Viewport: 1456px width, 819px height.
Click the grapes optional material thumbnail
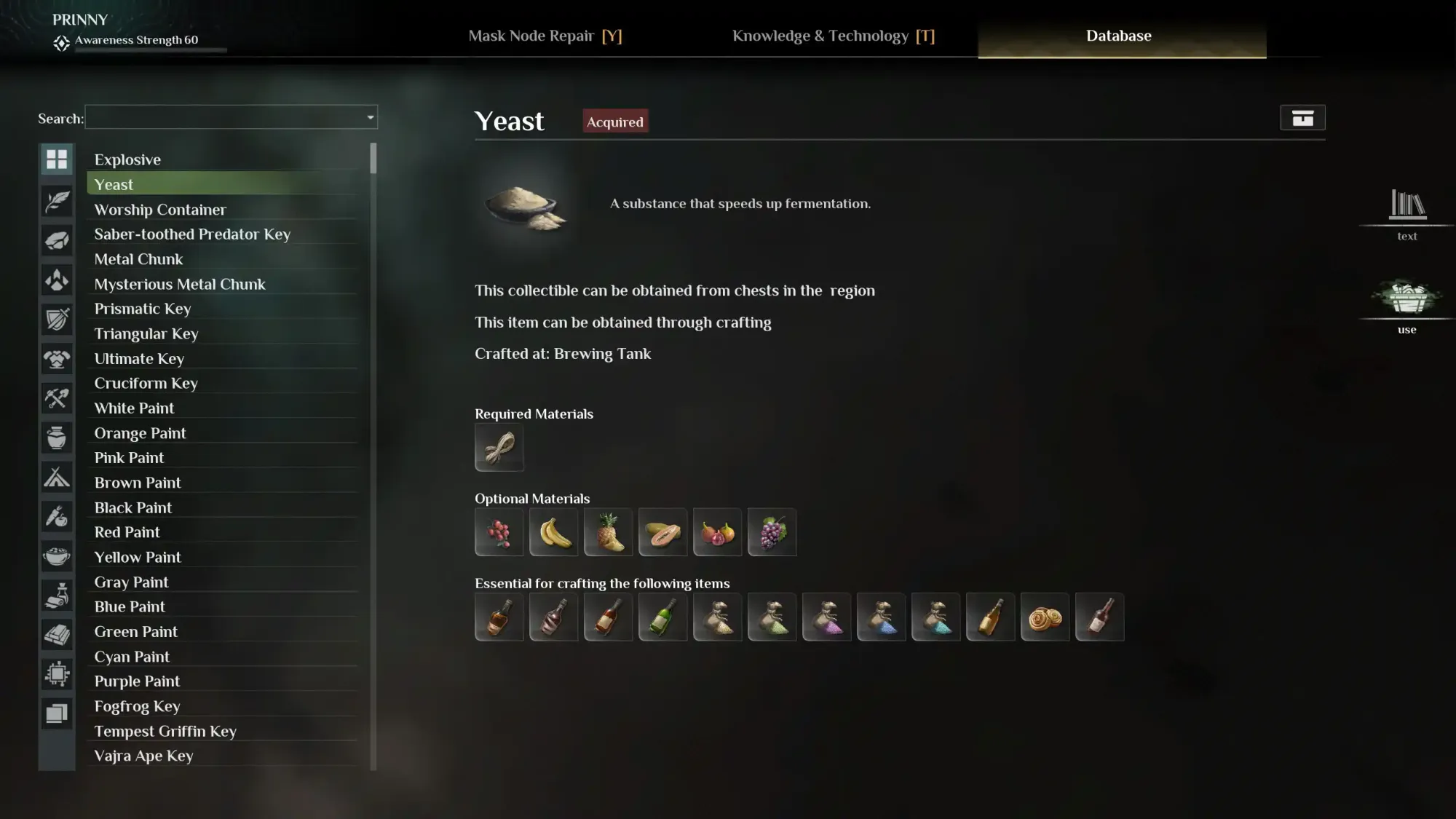772,532
